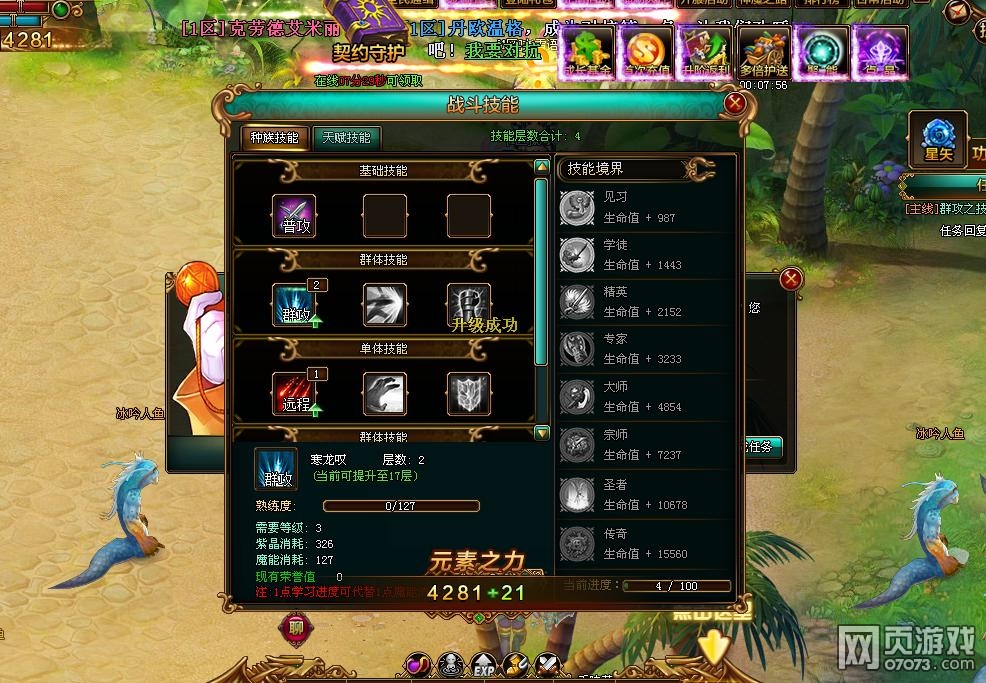Image resolution: width=986 pixels, height=683 pixels.
Task: Select the 普攻 basic attack skill
Action: (x=294, y=216)
